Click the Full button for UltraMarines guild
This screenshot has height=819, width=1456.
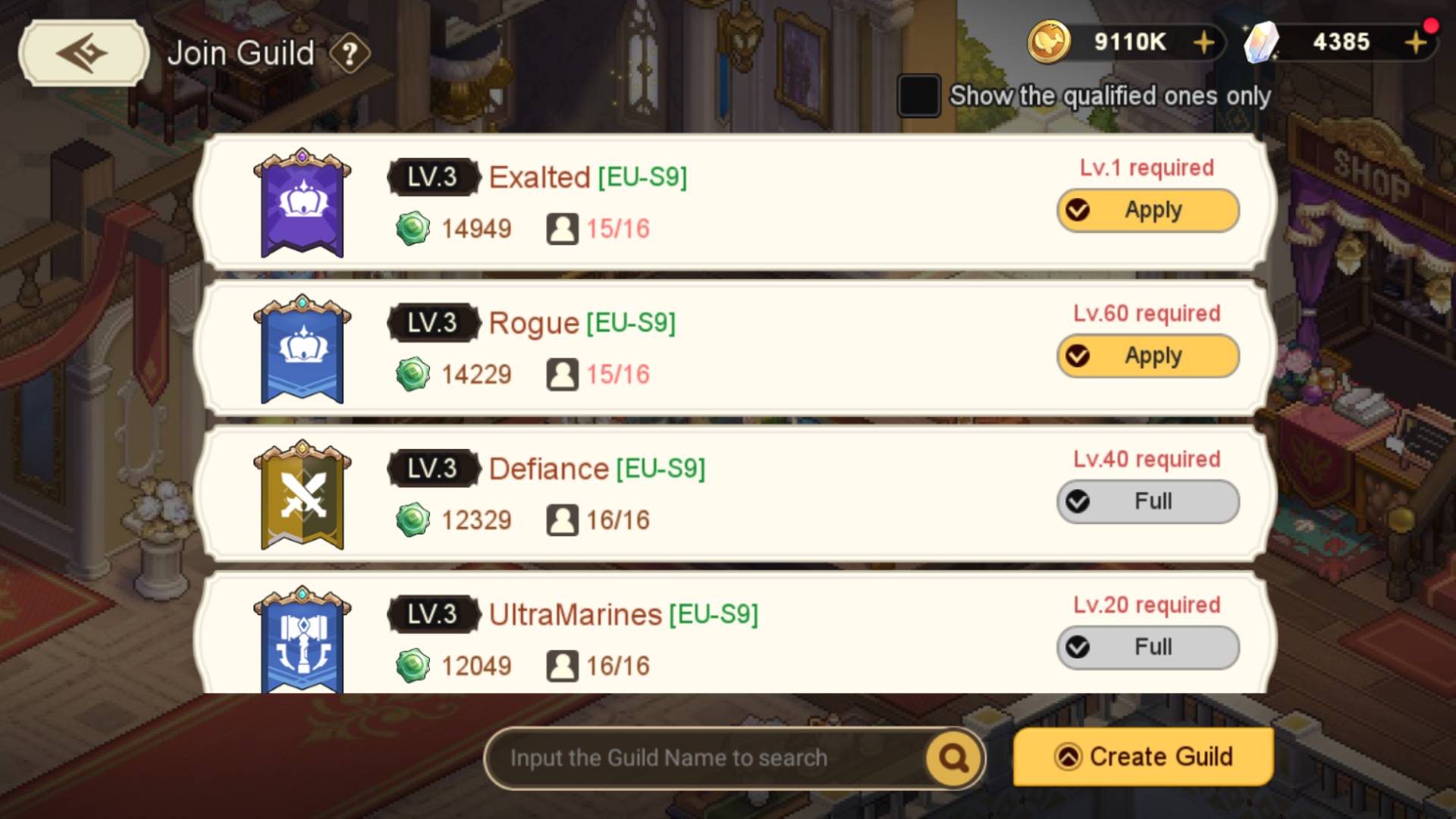(1147, 647)
